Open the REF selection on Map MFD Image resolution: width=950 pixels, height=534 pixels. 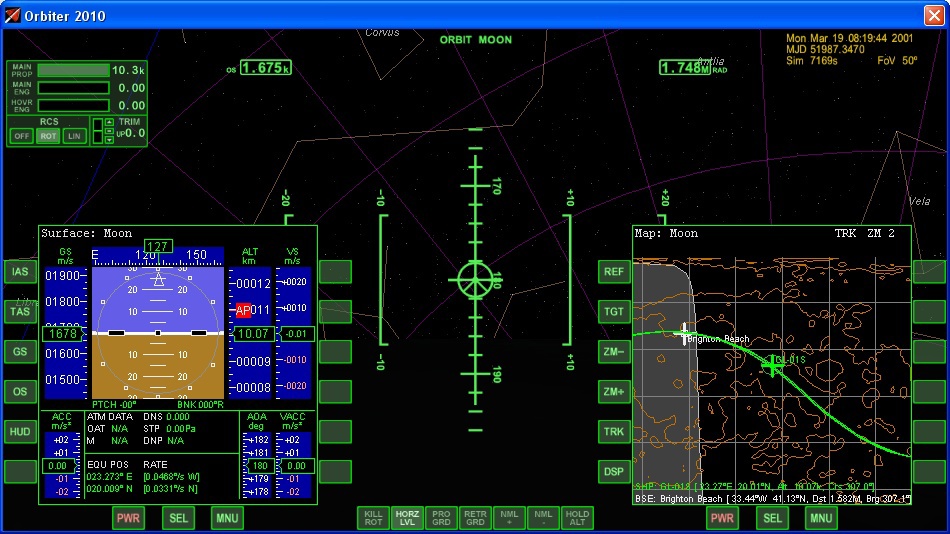tap(613, 272)
